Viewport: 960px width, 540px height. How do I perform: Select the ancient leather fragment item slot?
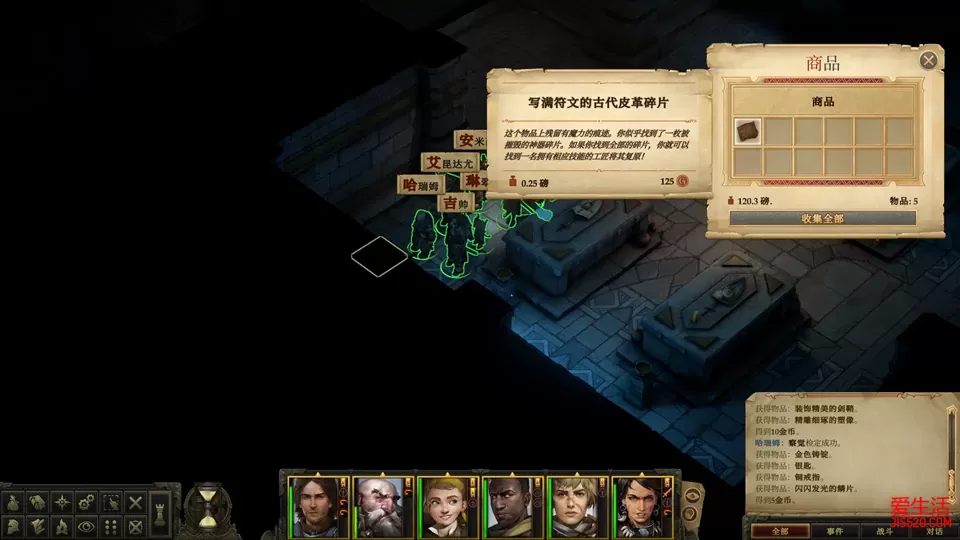747,130
